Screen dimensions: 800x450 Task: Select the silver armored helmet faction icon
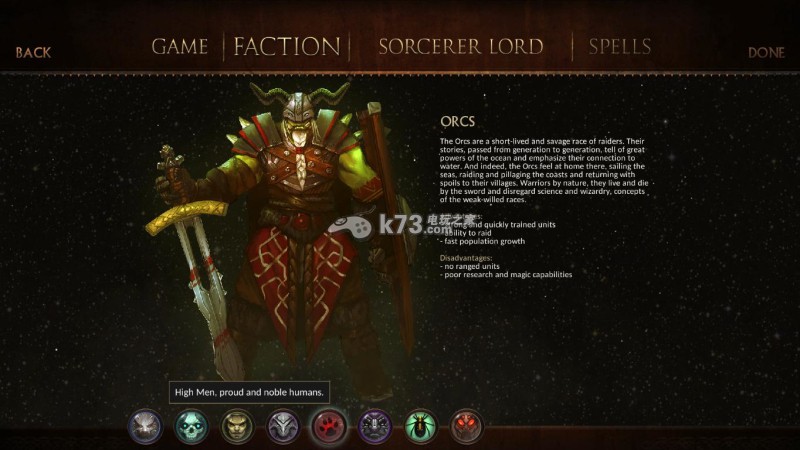click(283, 427)
